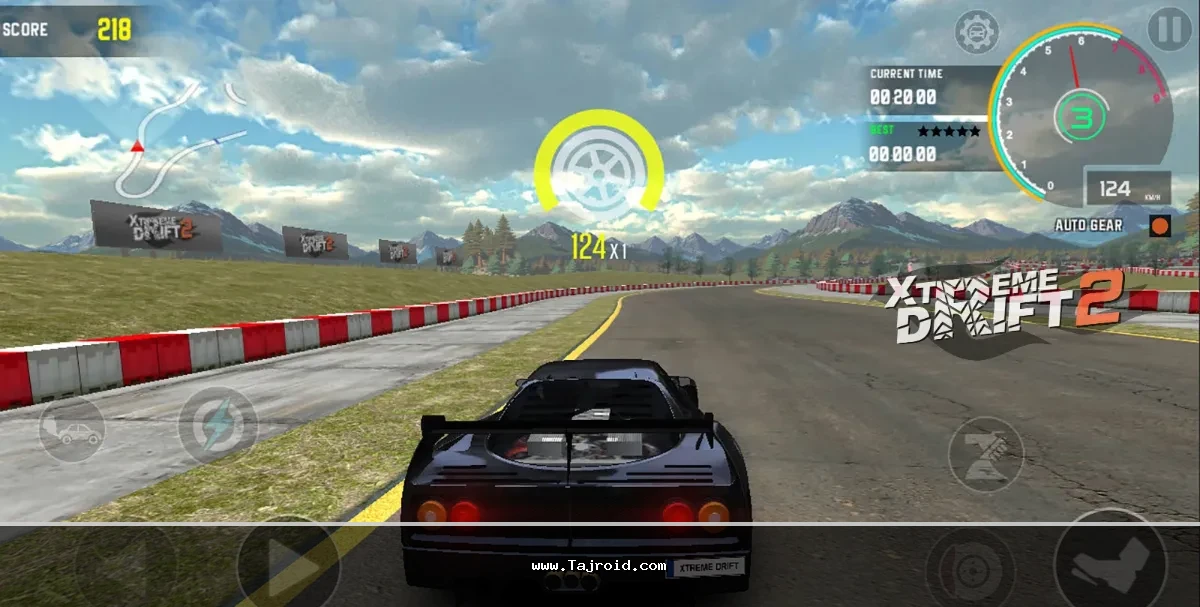The image size is (1200, 607).
Task: Pull the handbrake lever button
Action: pyautogui.click(x=985, y=453)
